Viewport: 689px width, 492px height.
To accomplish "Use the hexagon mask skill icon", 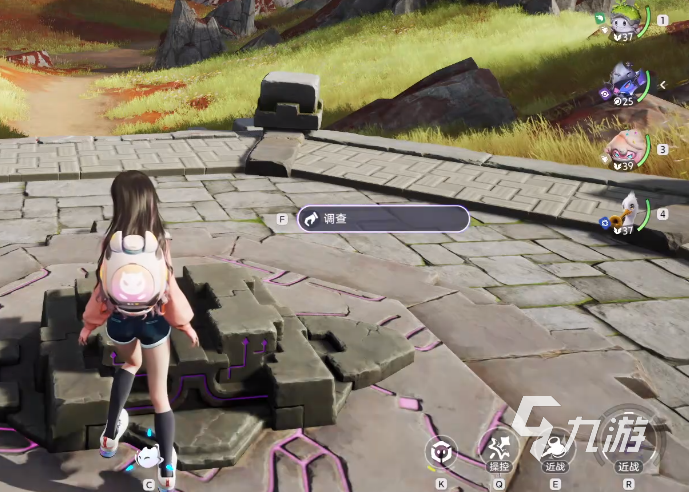I will 441,452.
